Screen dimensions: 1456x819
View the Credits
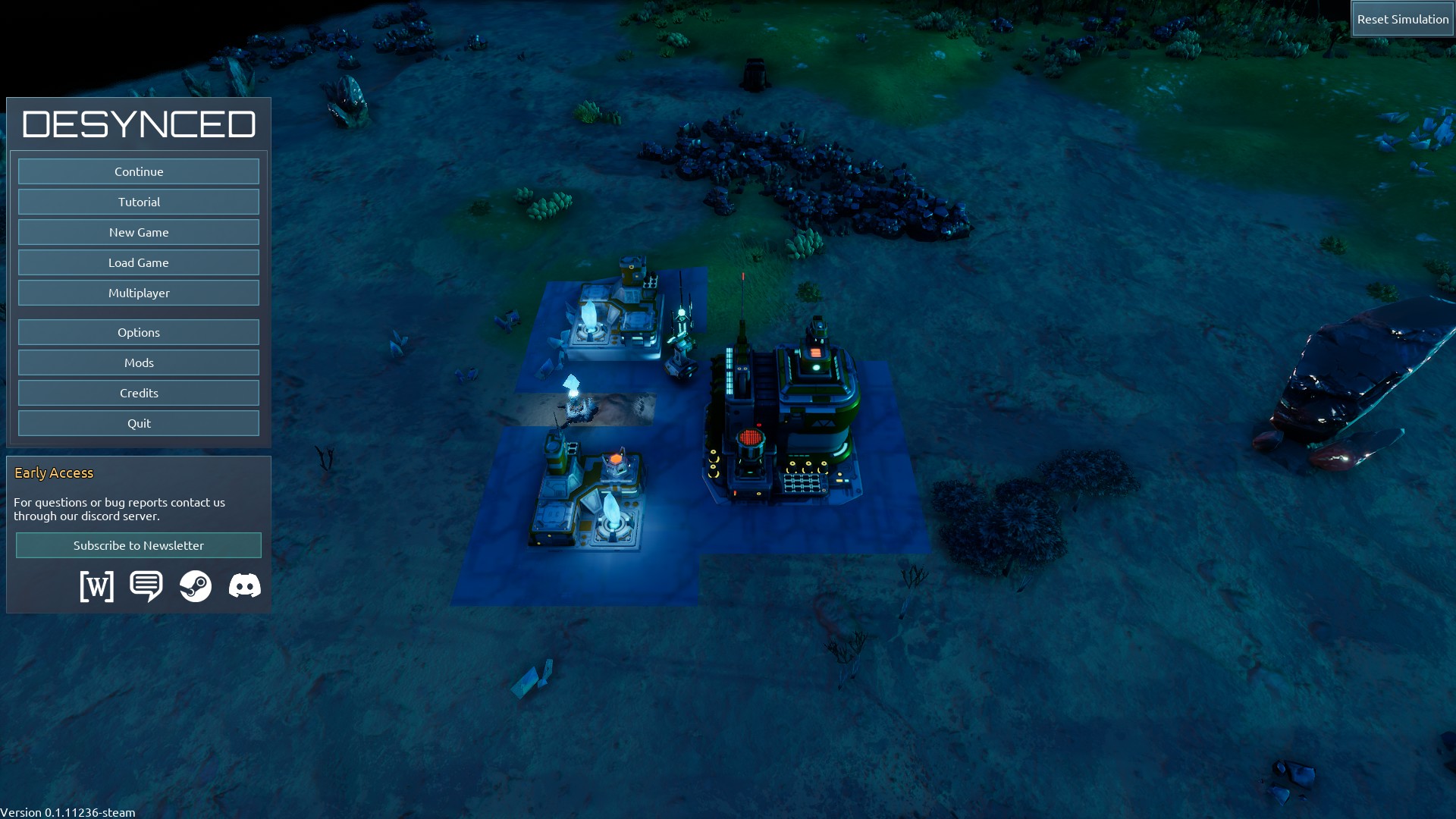click(139, 393)
